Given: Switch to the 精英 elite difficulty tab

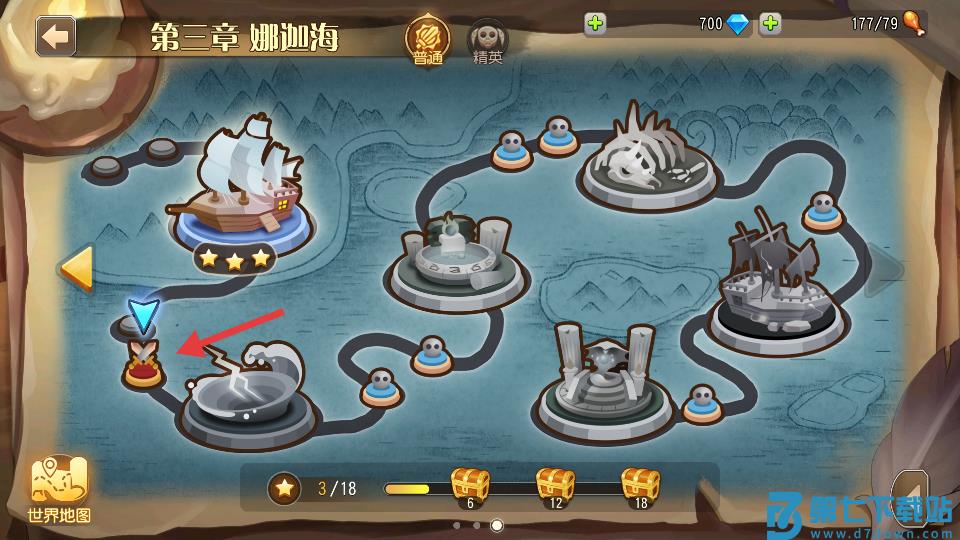Looking at the screenshot, I should coord(488,42).
